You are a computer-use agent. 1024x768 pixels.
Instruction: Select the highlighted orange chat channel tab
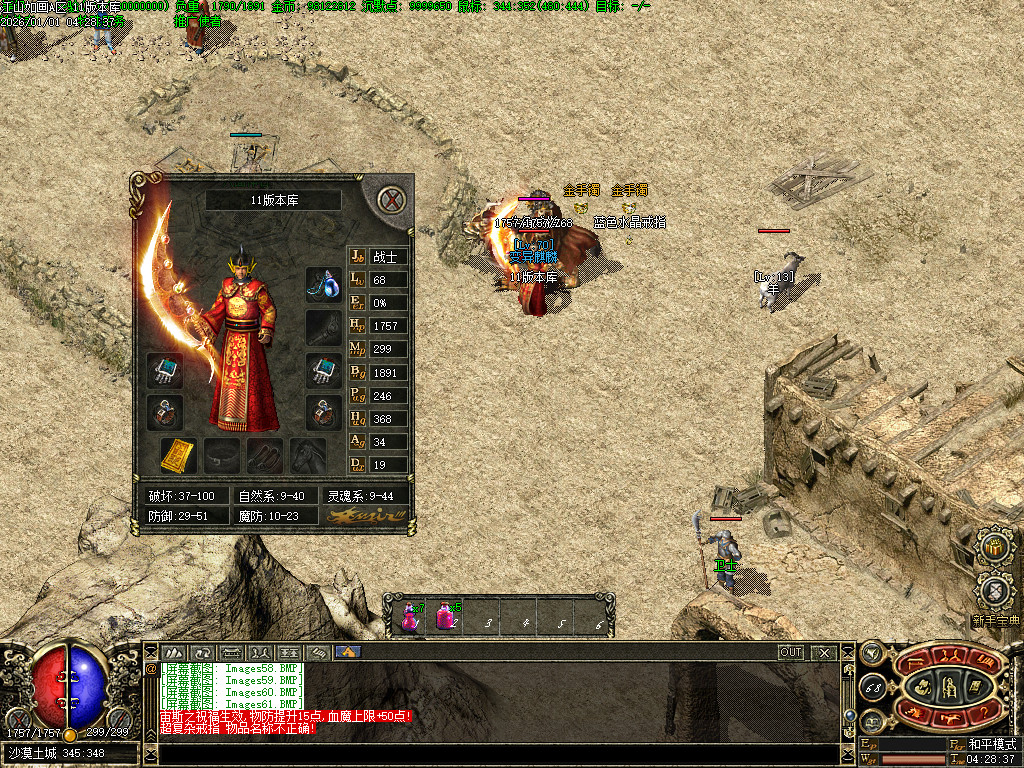348,652
